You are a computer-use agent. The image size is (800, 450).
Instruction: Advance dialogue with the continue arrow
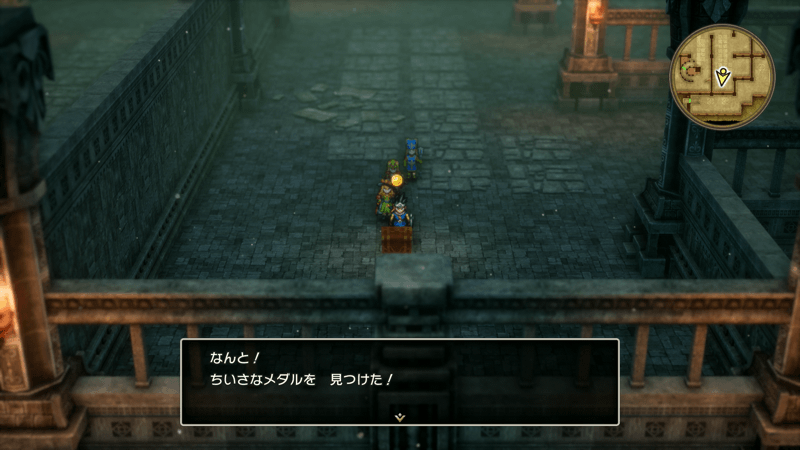coord(399,416)
